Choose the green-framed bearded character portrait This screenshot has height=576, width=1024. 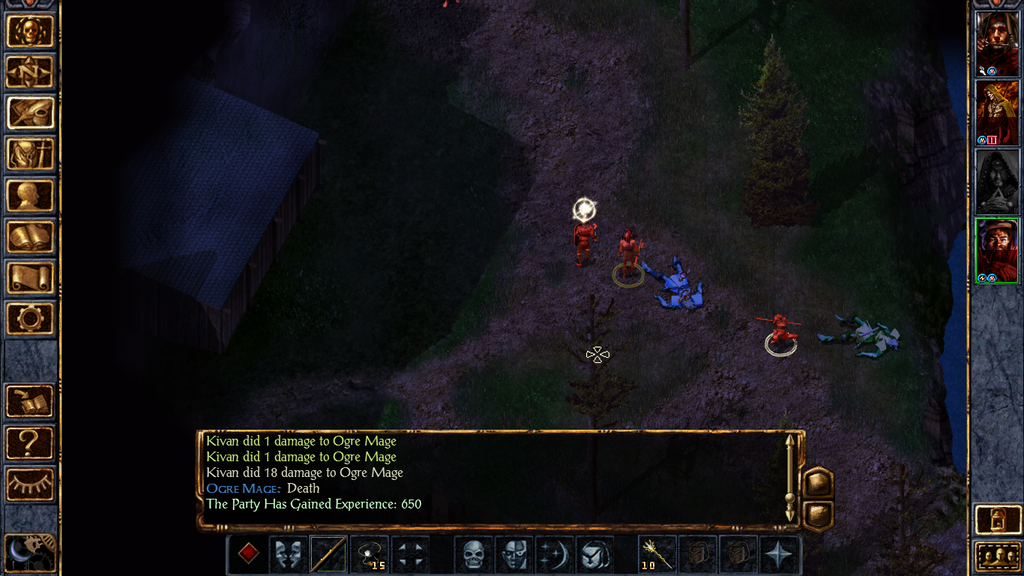tap(997, 250)
